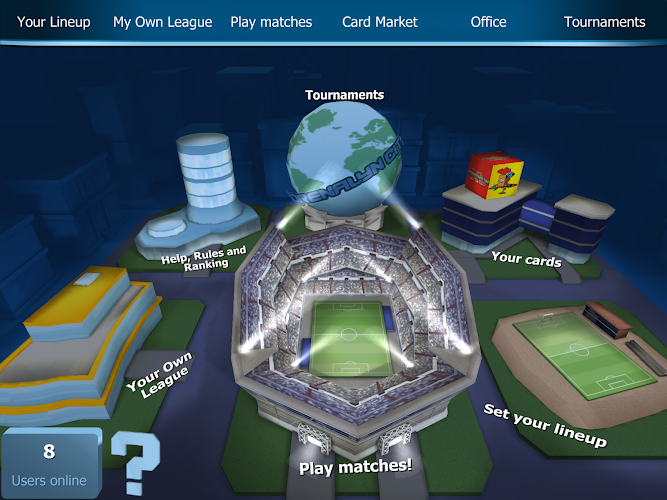Image resolution: width=667 pixels, height=500 pixels.
Task: Open the Card Market menu entry
Action: coord(380,22)
